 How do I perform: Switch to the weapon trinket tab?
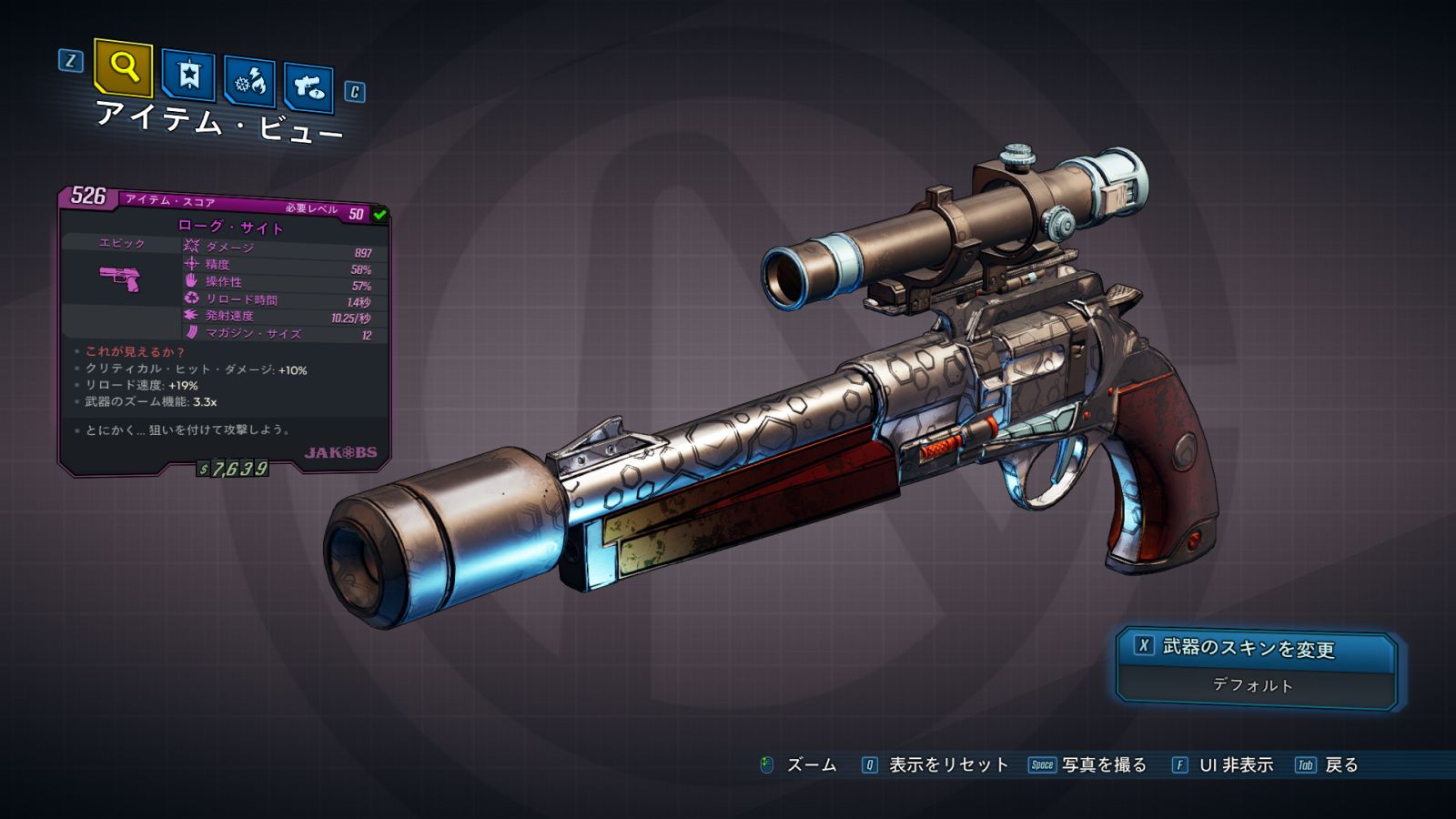pos(308,87)
